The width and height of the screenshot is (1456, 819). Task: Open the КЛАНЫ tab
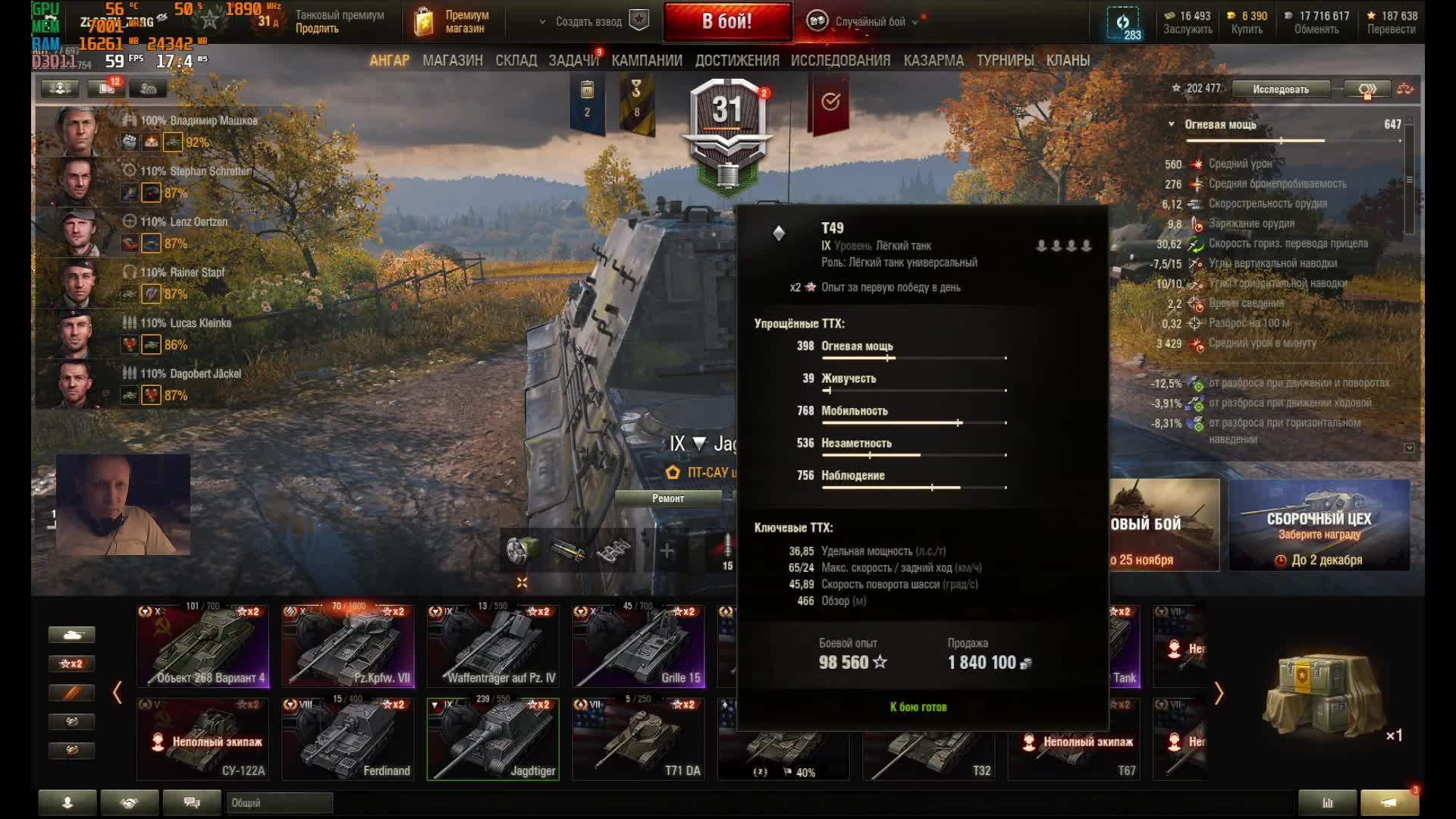(x=1068, y=61)
